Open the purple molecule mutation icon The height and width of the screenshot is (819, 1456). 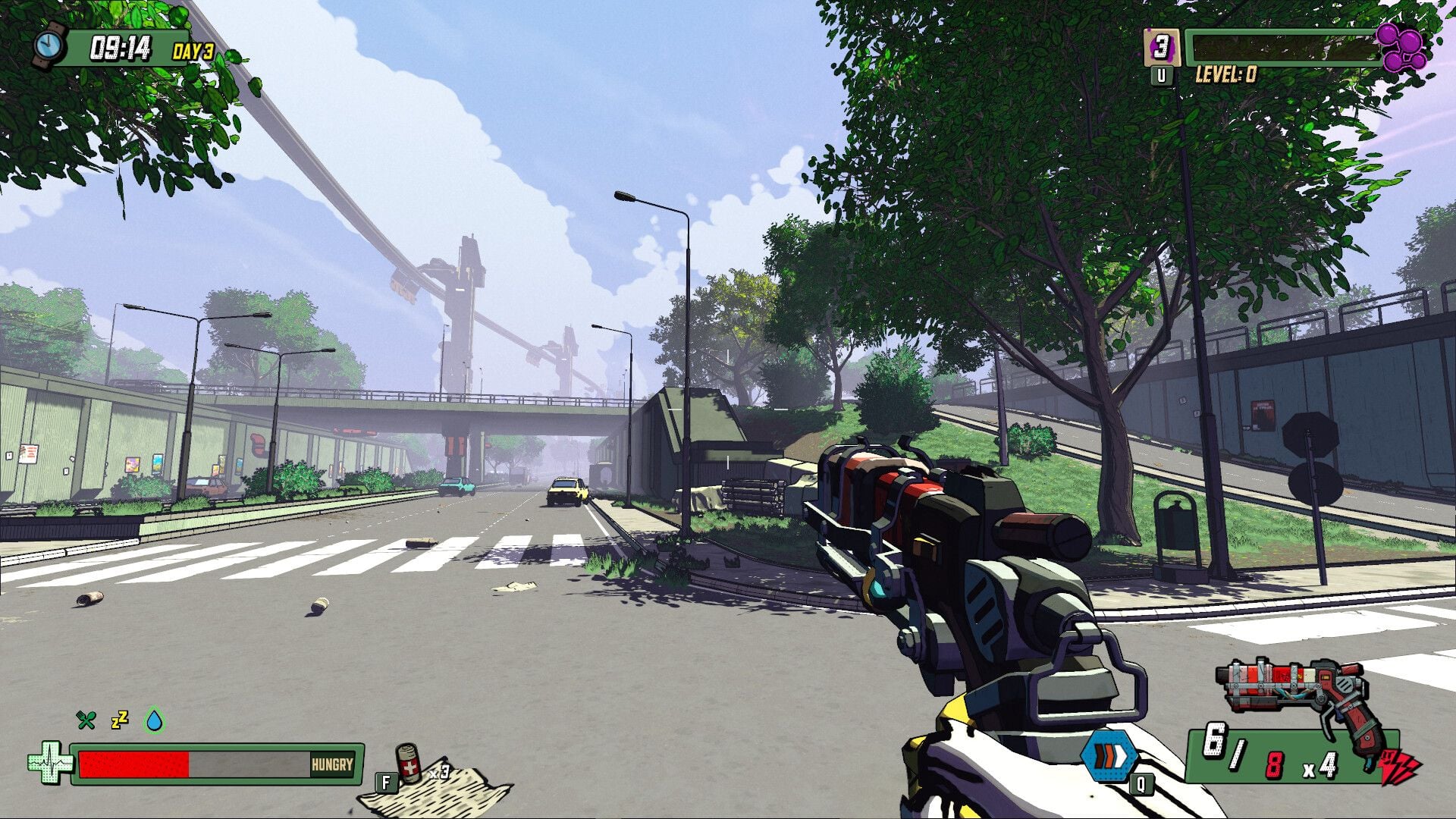(1401, 47)
